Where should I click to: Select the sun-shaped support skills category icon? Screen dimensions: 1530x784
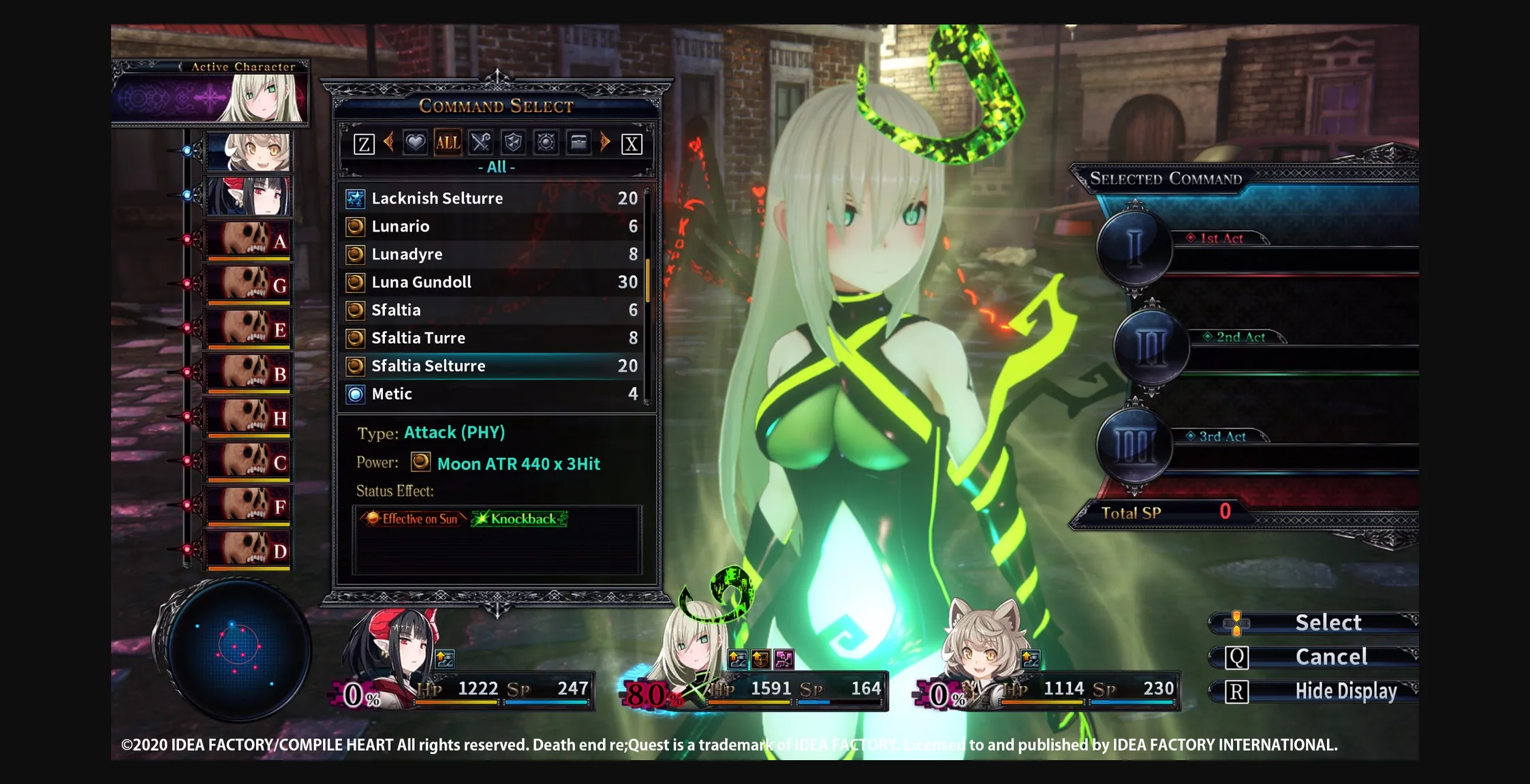pyautogui.click(x=547, y=142)
